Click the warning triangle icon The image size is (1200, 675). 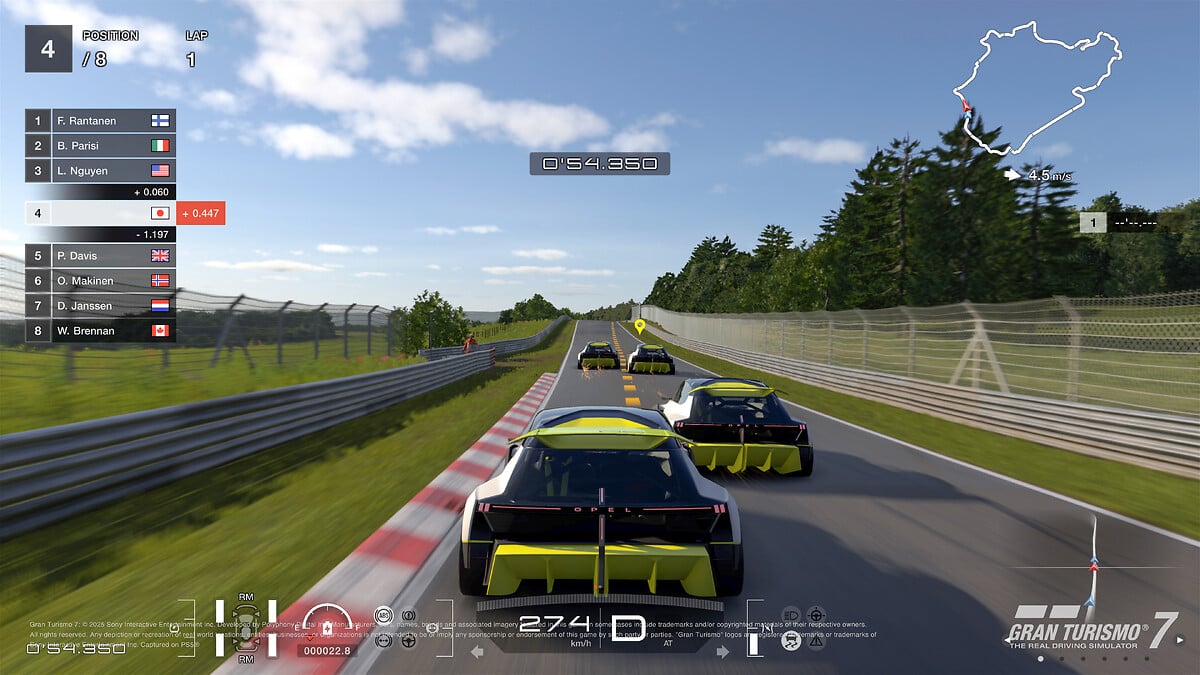point(816,641)
